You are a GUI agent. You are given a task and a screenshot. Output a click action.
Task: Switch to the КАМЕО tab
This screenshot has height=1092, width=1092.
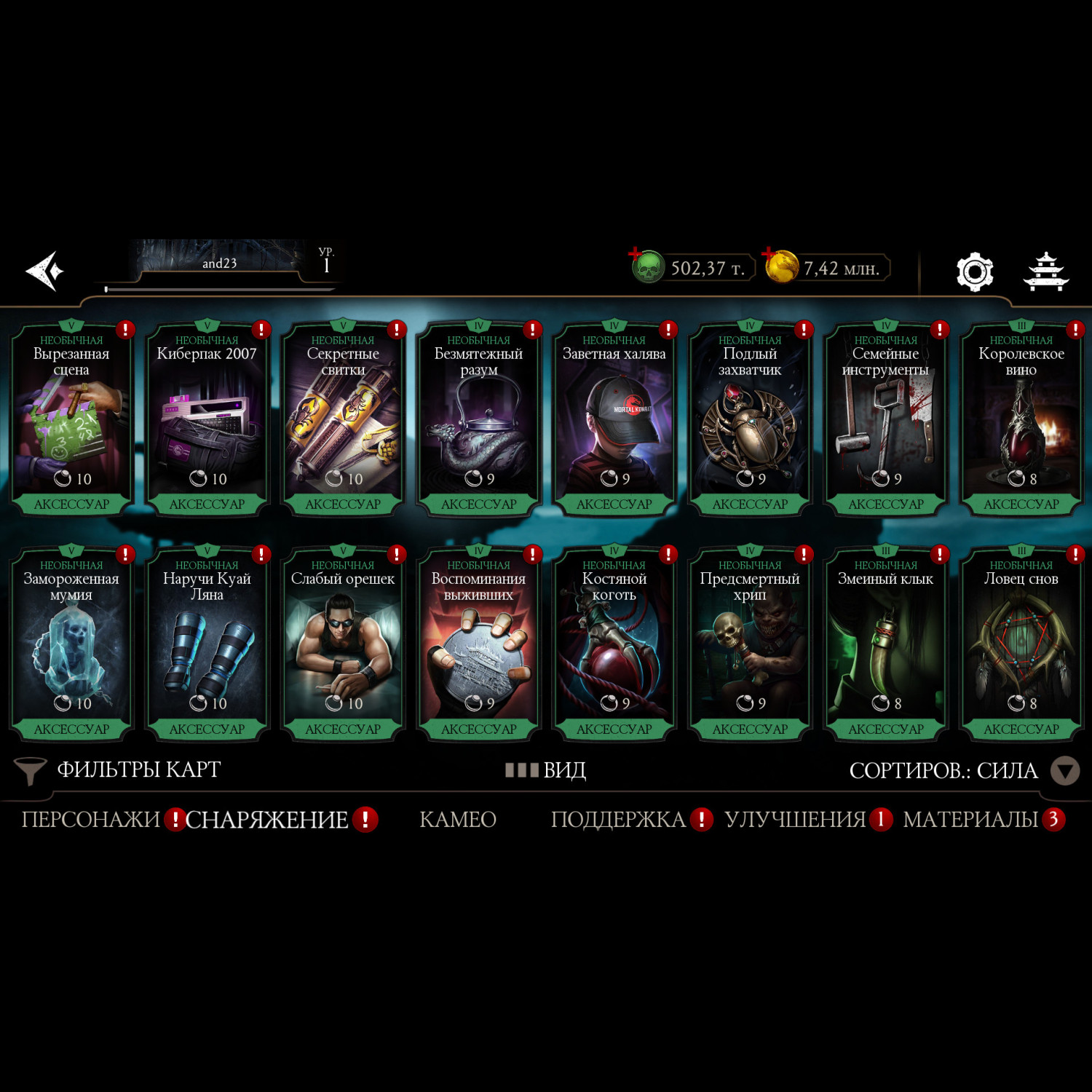pyautogui.click(x=458, y=820)
